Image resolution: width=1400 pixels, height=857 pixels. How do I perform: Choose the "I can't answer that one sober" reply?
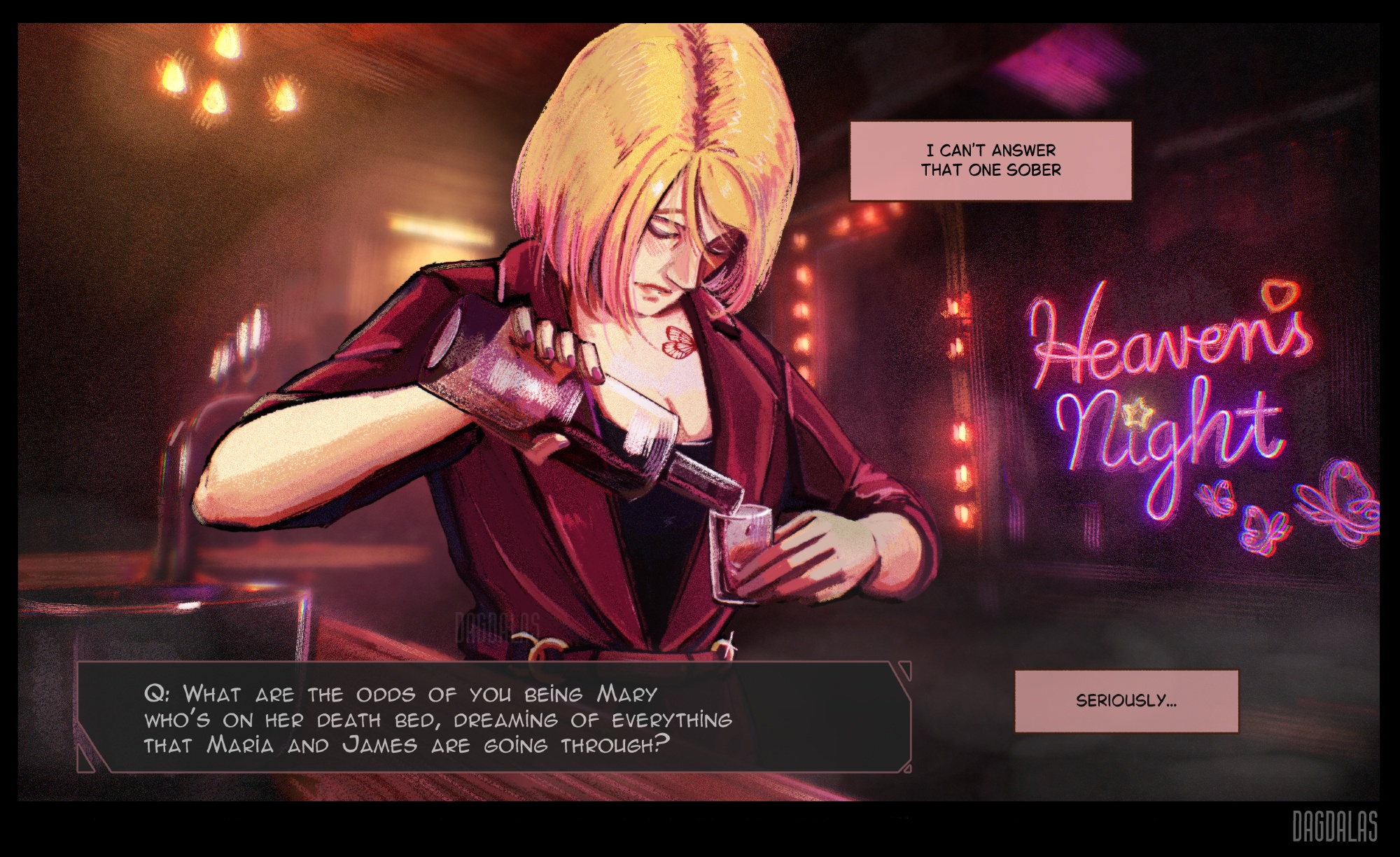click(990, 160)
